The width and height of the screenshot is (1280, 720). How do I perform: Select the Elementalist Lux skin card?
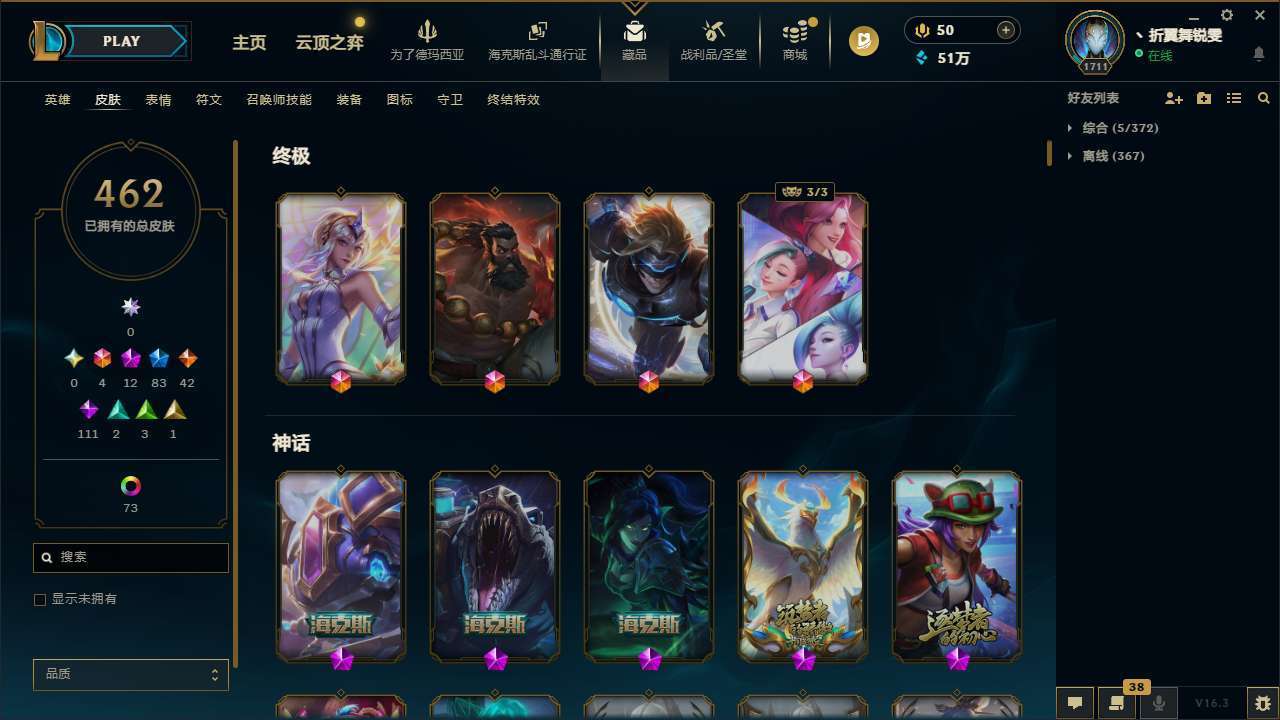(x=341, y=288)
